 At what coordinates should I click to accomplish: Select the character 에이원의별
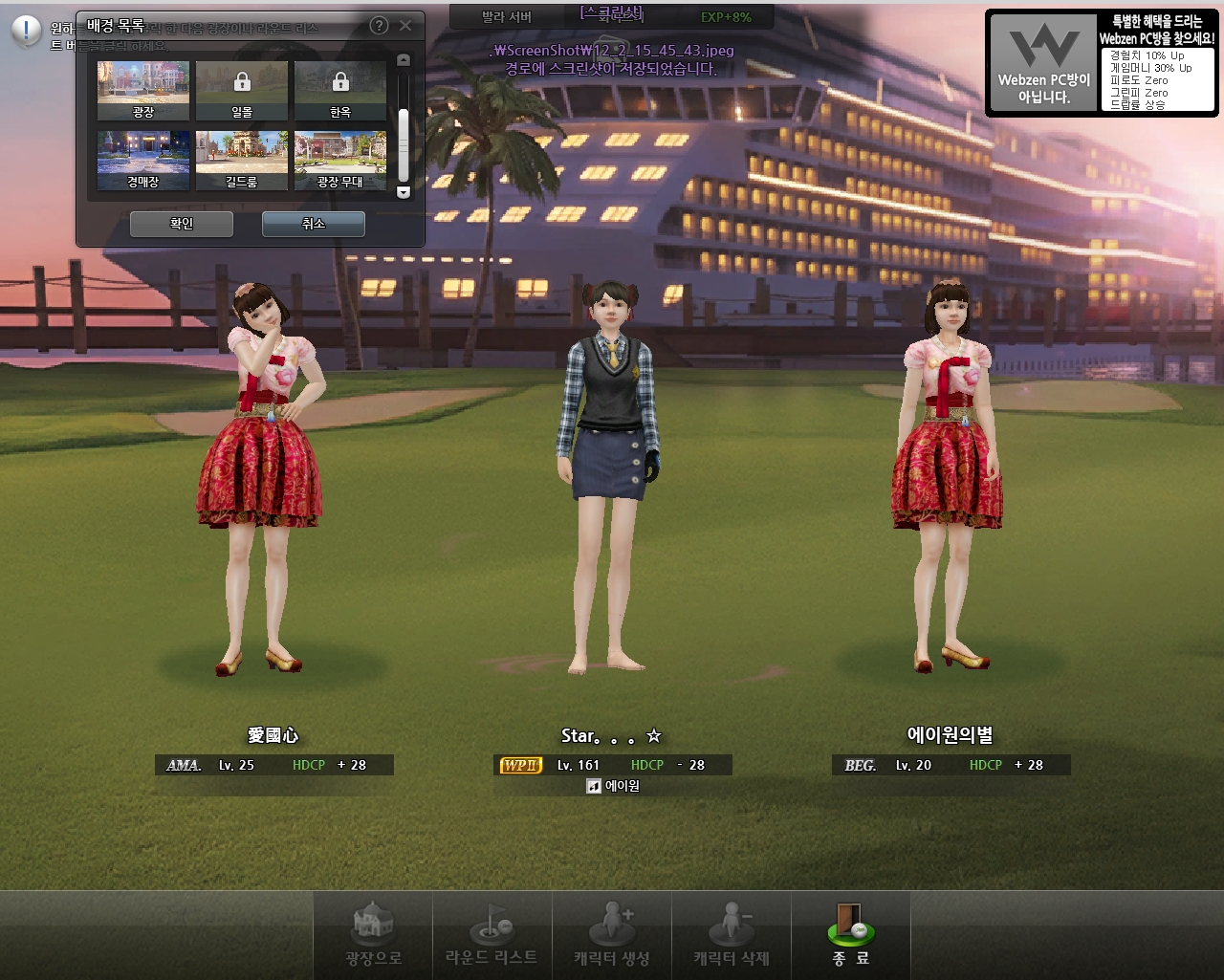click(x=947, y=478)
